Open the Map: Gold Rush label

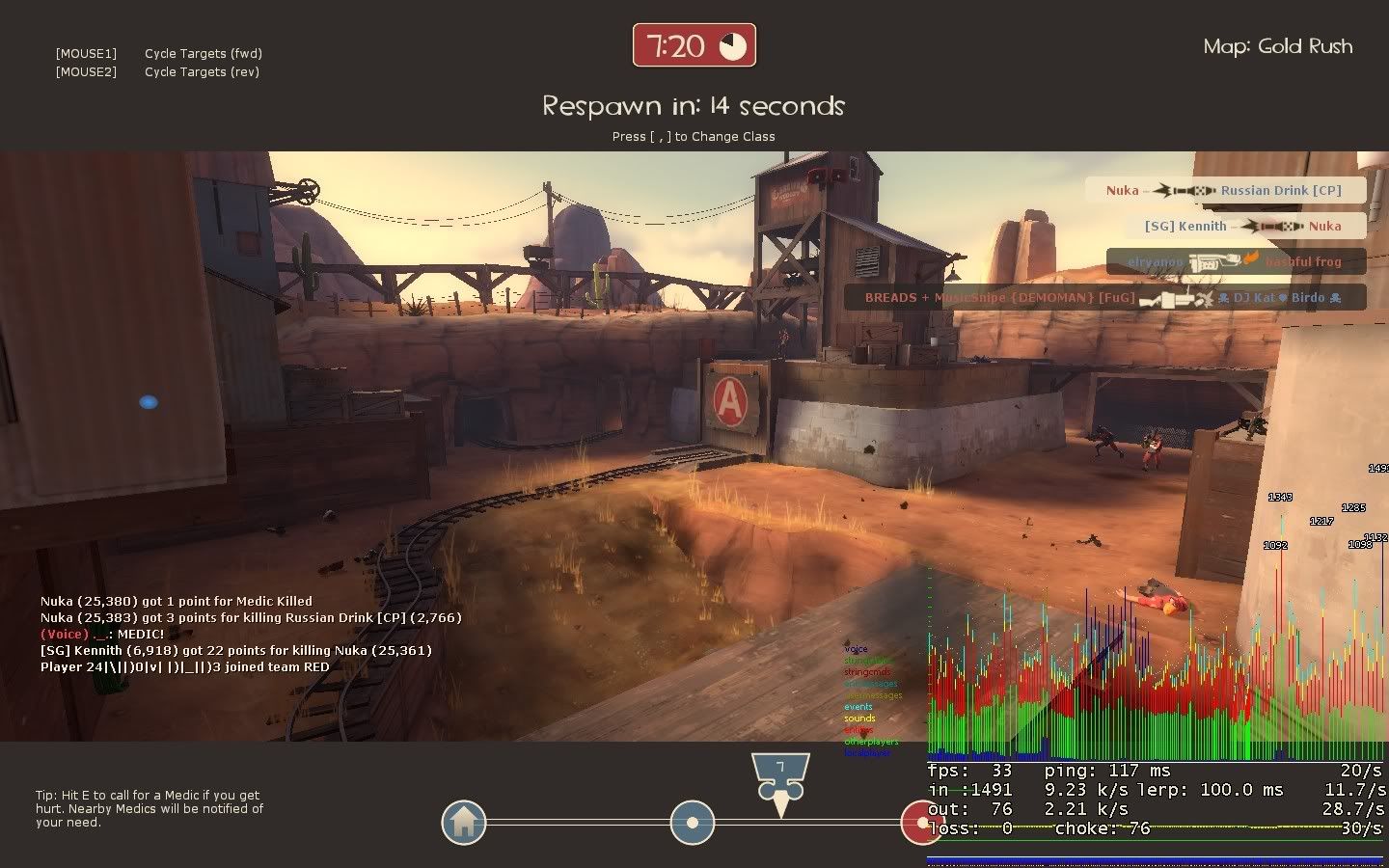(x=1277, y=46)
